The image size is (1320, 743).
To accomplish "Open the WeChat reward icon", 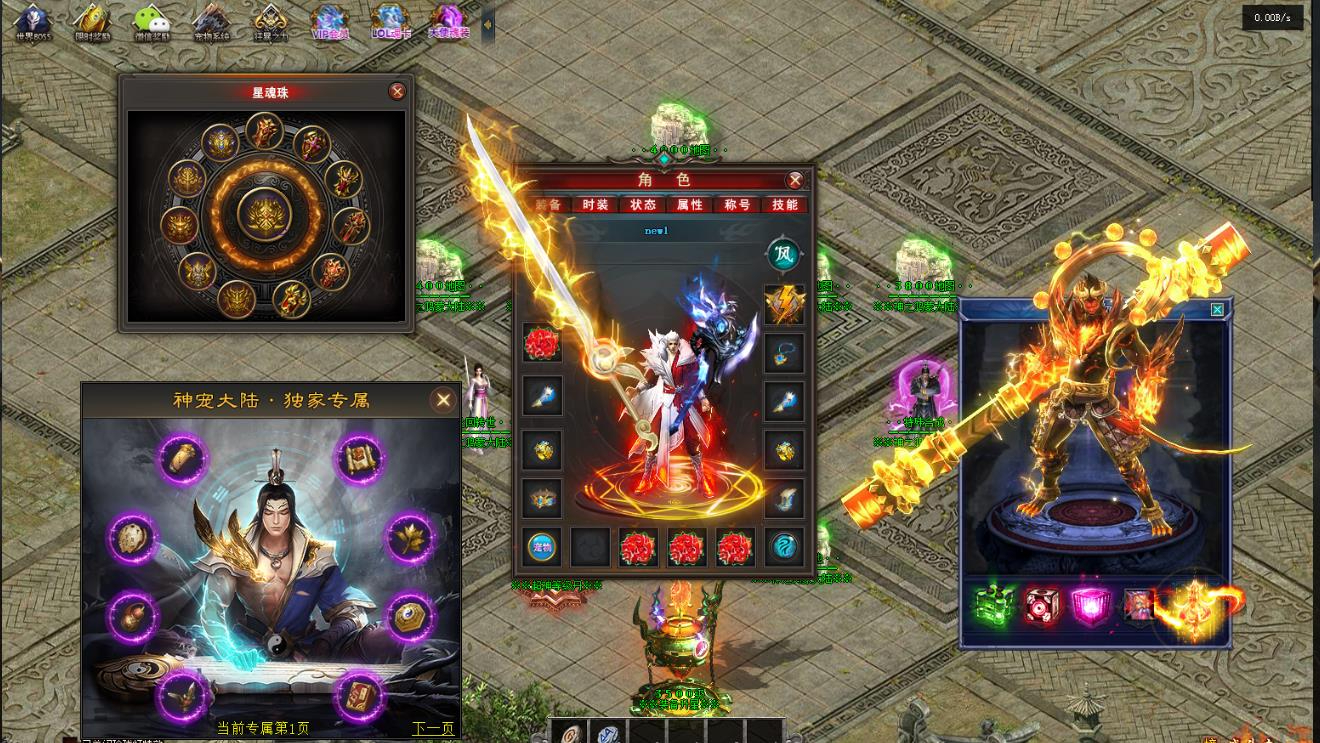I will point(151,22).
